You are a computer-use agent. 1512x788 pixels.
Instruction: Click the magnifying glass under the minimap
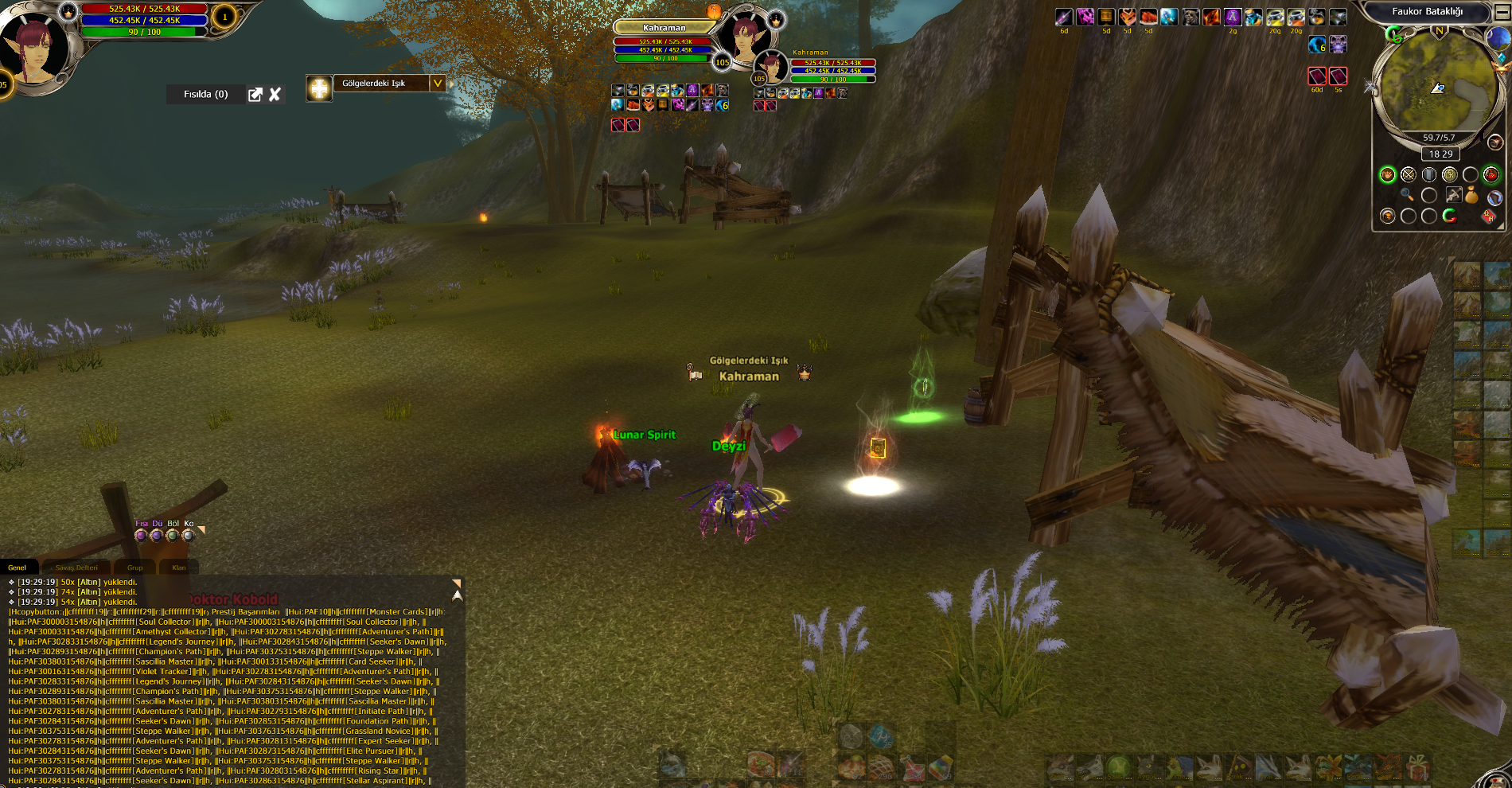[x=1407, y=194]
